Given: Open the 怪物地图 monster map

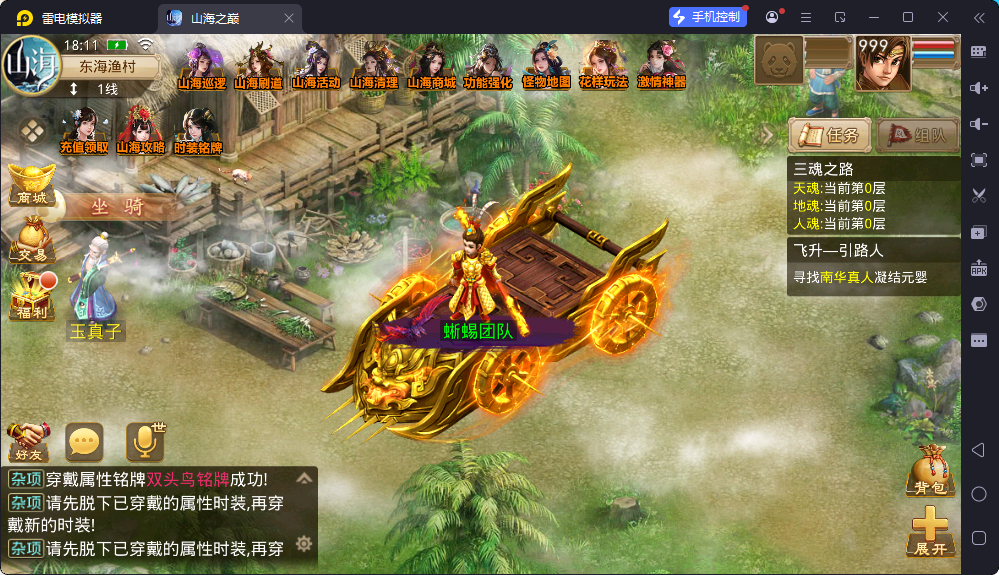Looking at the screenshot, I should point(546,67).
